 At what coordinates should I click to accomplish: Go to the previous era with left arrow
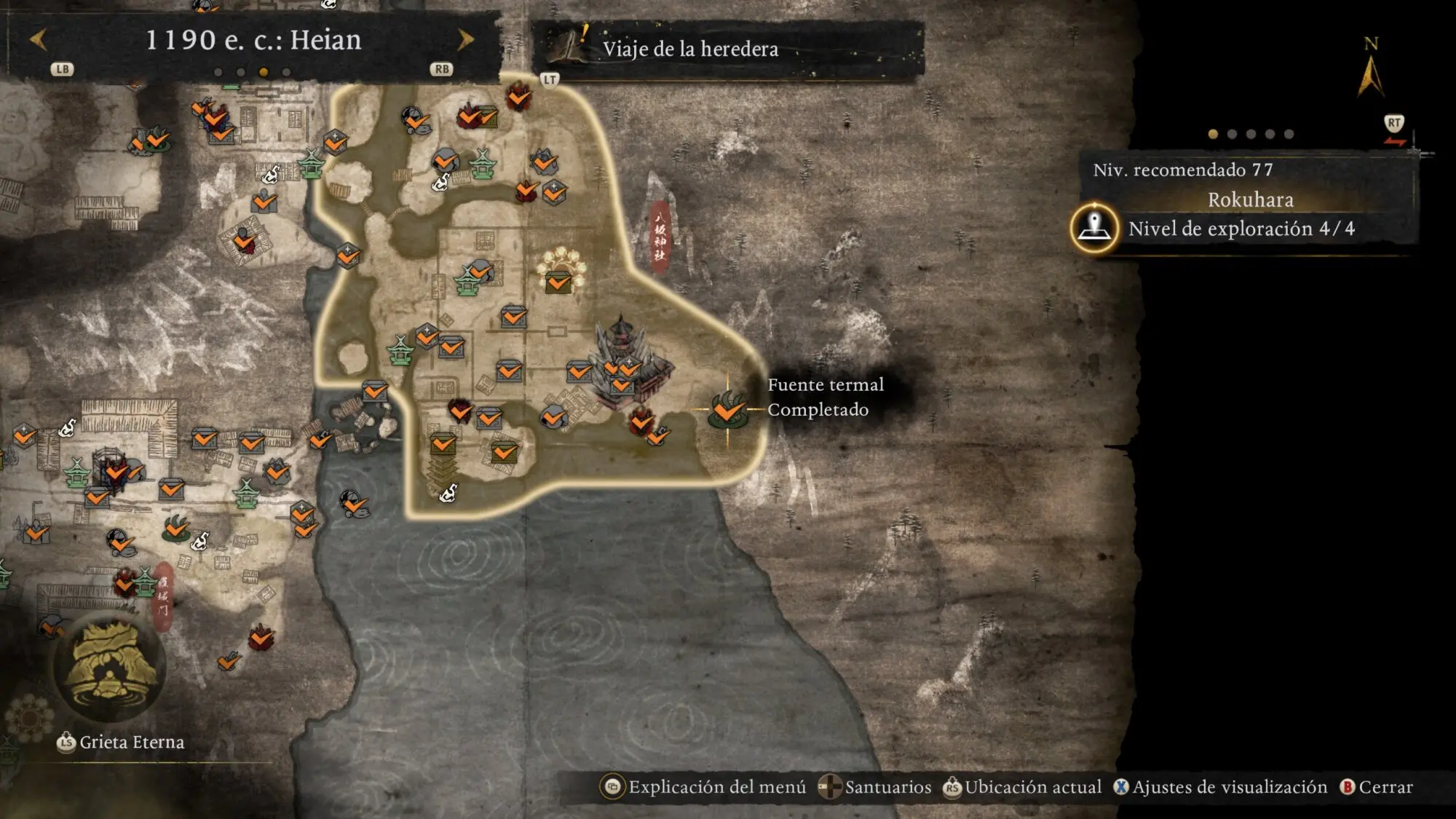(x=39, y=39)
